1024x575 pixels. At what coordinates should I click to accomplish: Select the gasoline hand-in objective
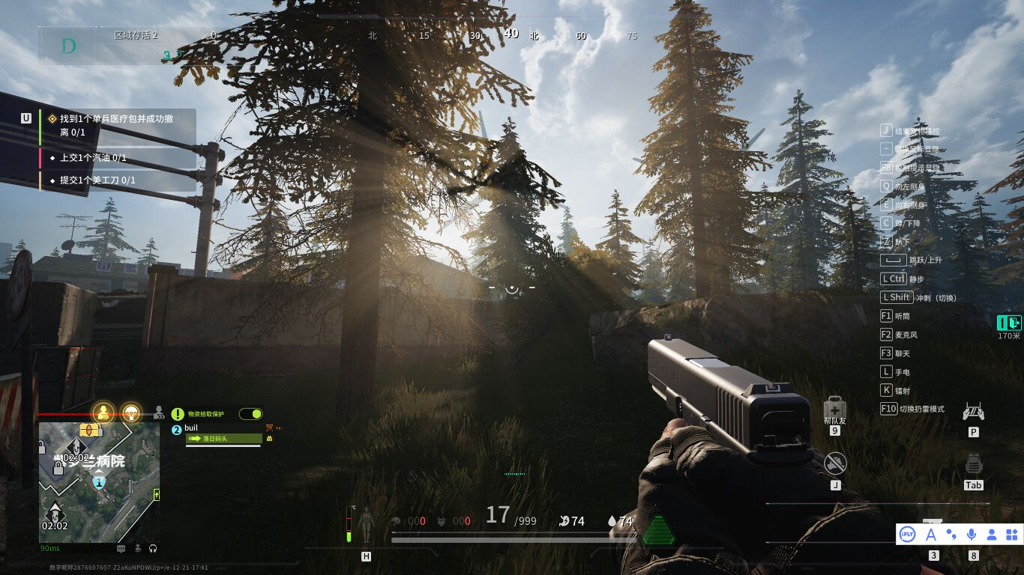click(93, 157)
